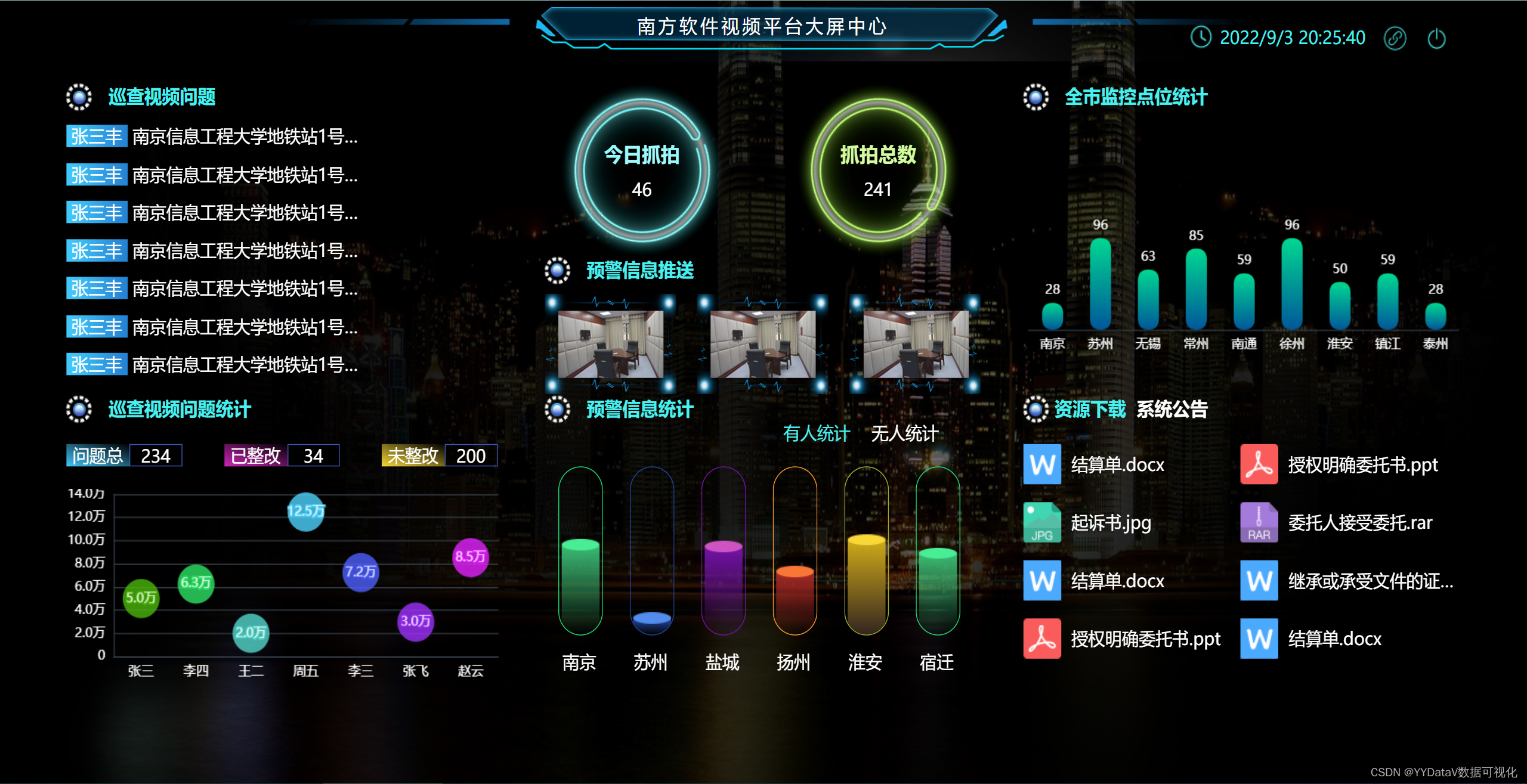Click the power icon at top right
Screen dimensions: 1527x784
[x=1438, y=38]
